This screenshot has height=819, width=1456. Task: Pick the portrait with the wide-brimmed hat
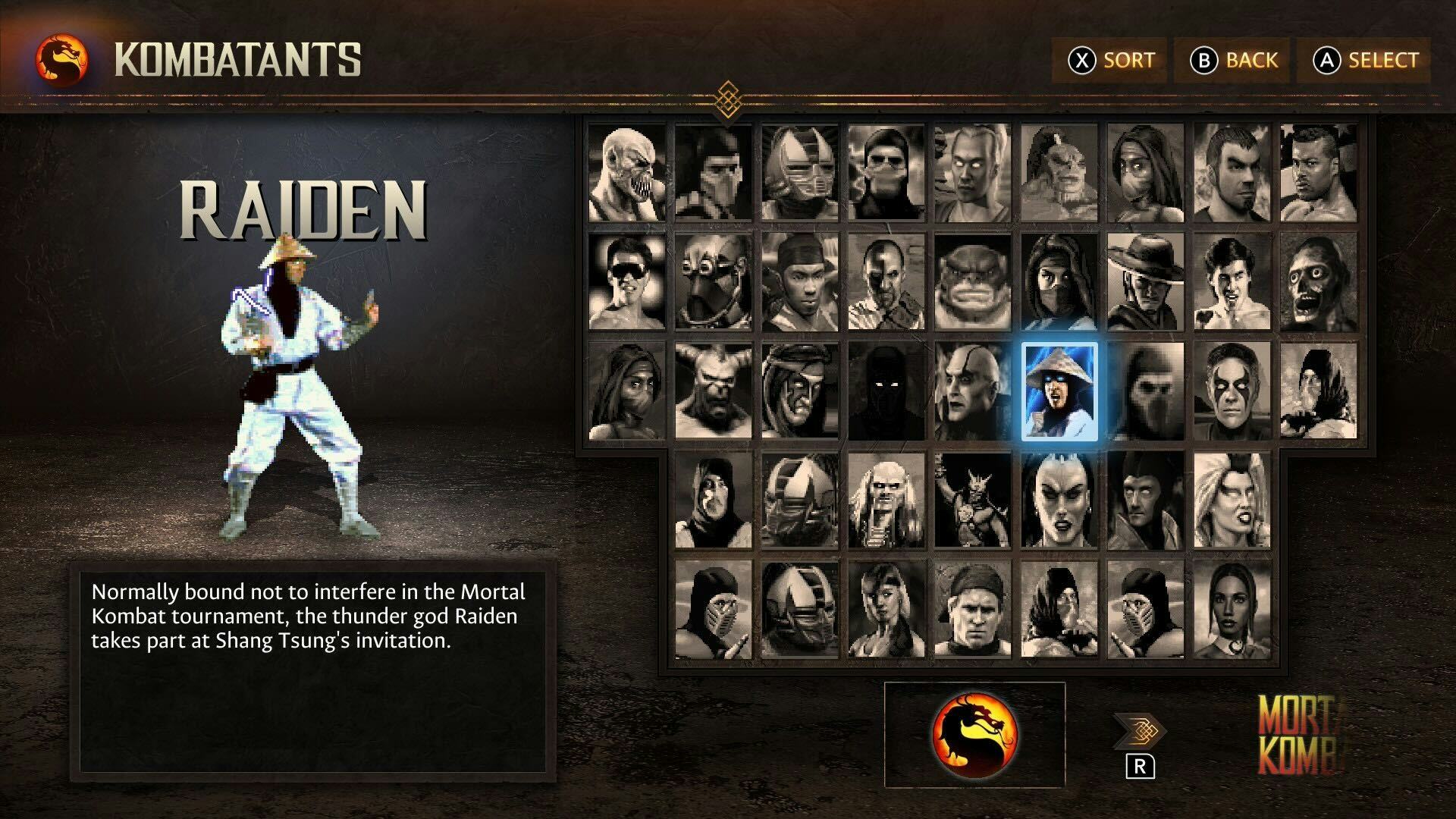click(1146, 282)
